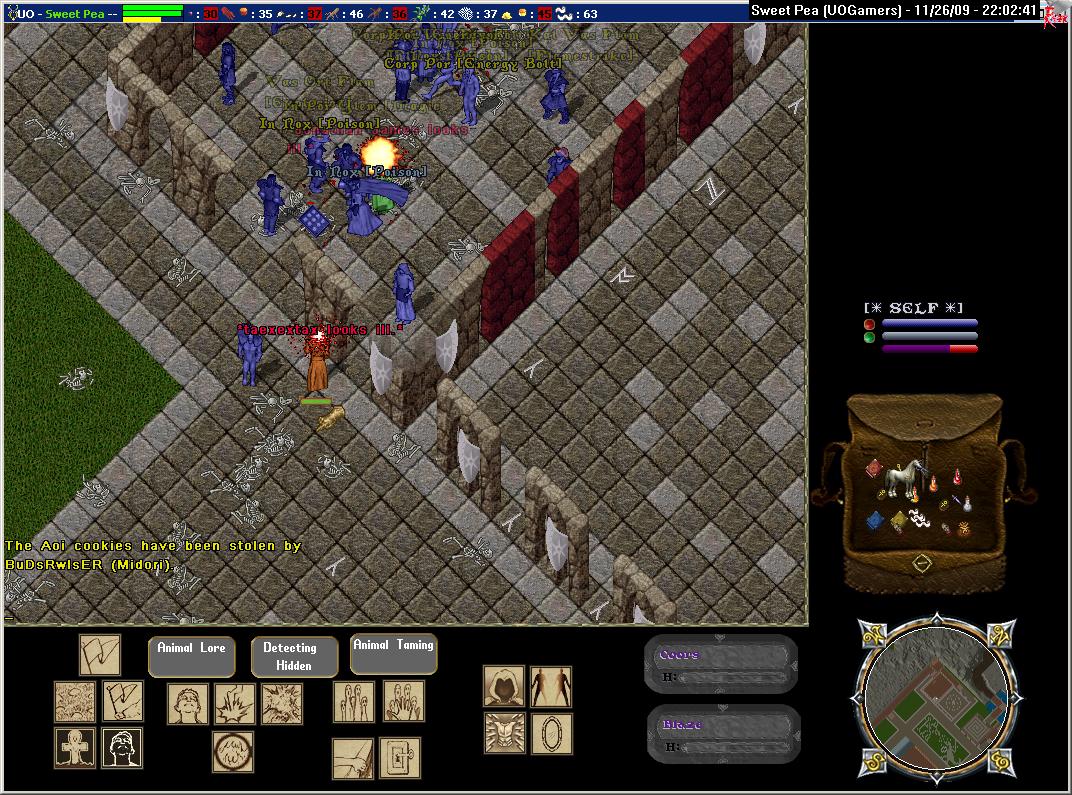
Task: Select the hooded figure spell icon
Action: [504, 687]
